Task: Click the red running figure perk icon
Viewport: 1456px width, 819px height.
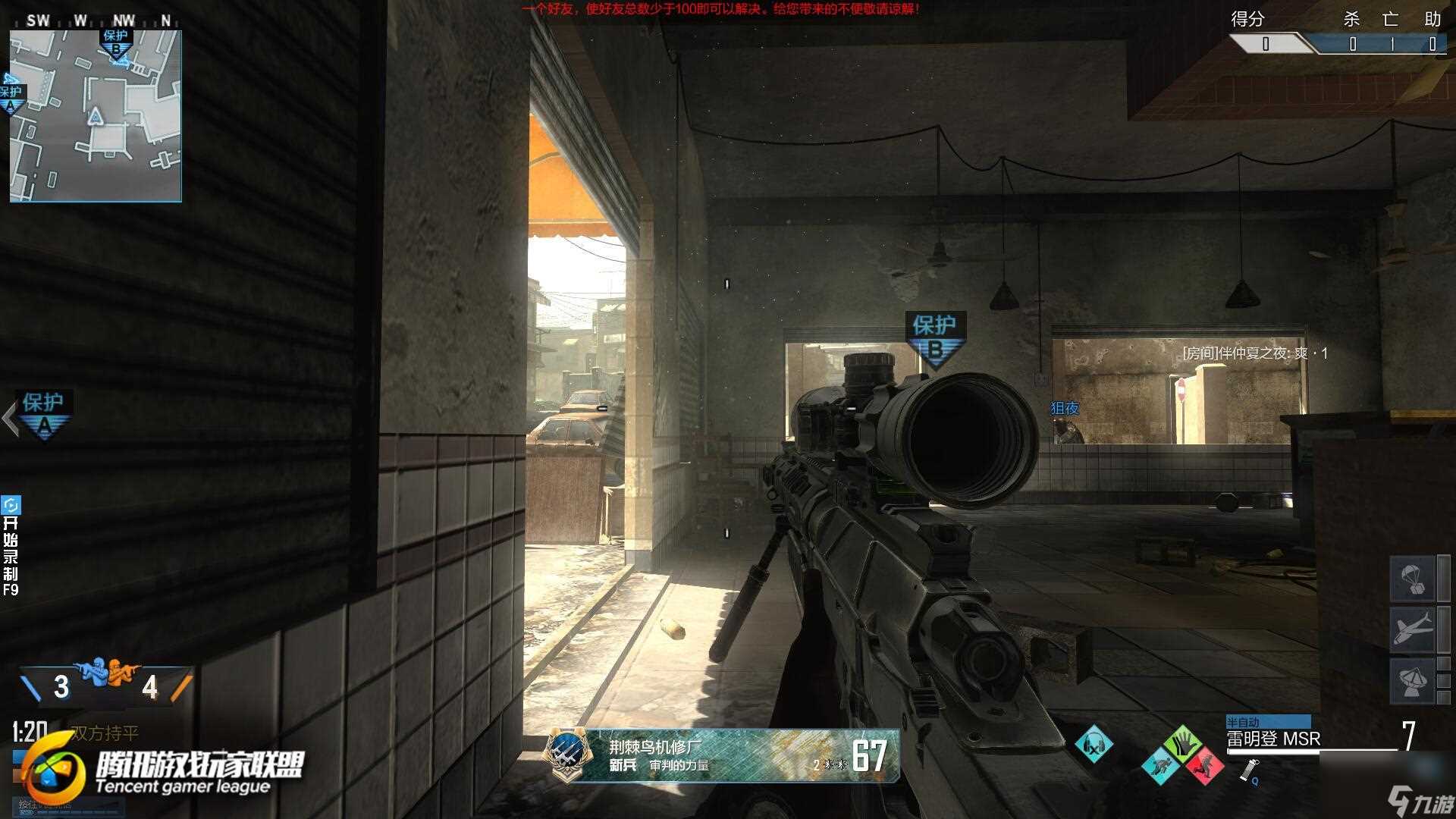Action: pyautogui.click(x=1203, y=765)
